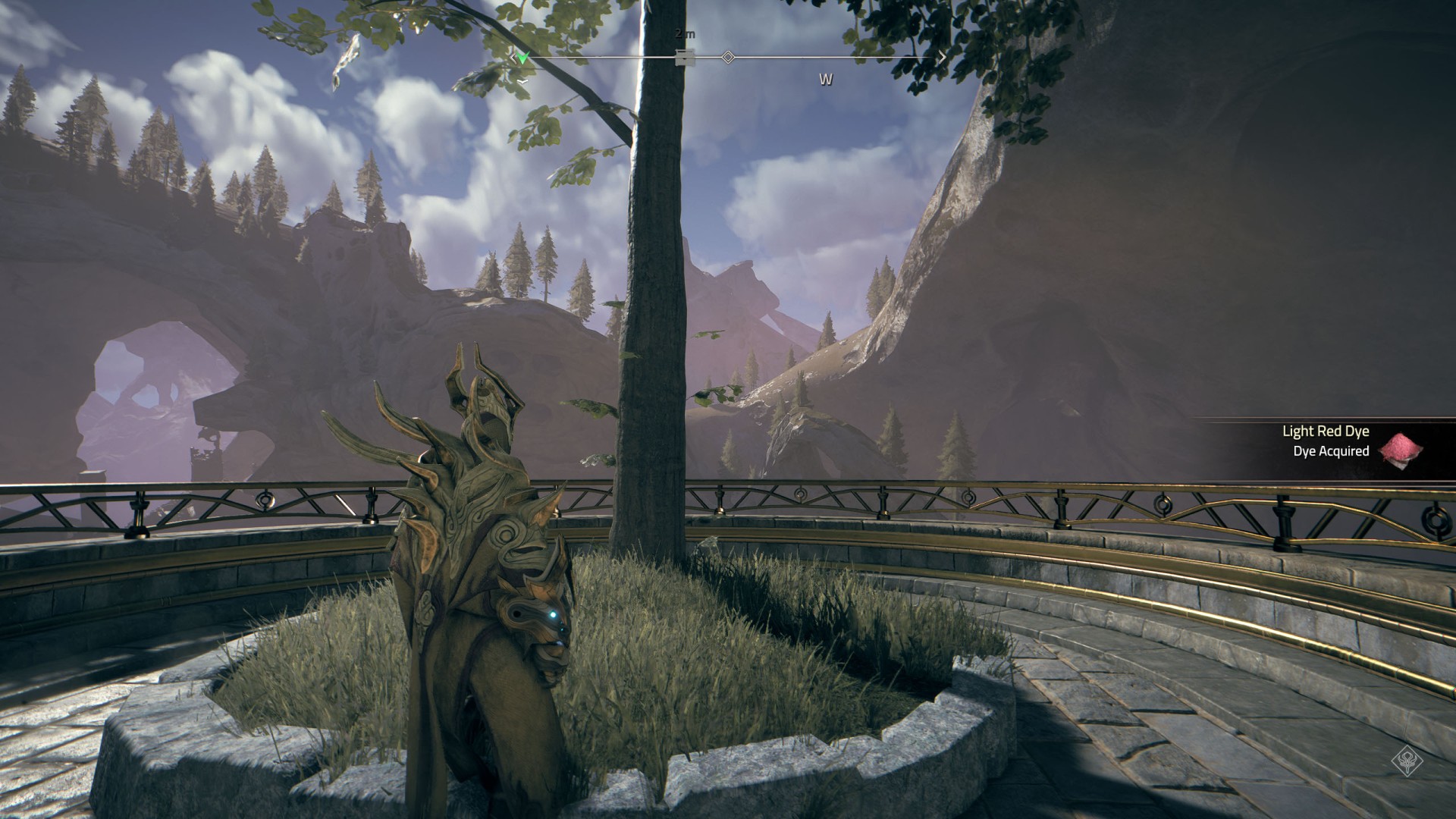Click the green objective marker on the compass

(522, 58)
